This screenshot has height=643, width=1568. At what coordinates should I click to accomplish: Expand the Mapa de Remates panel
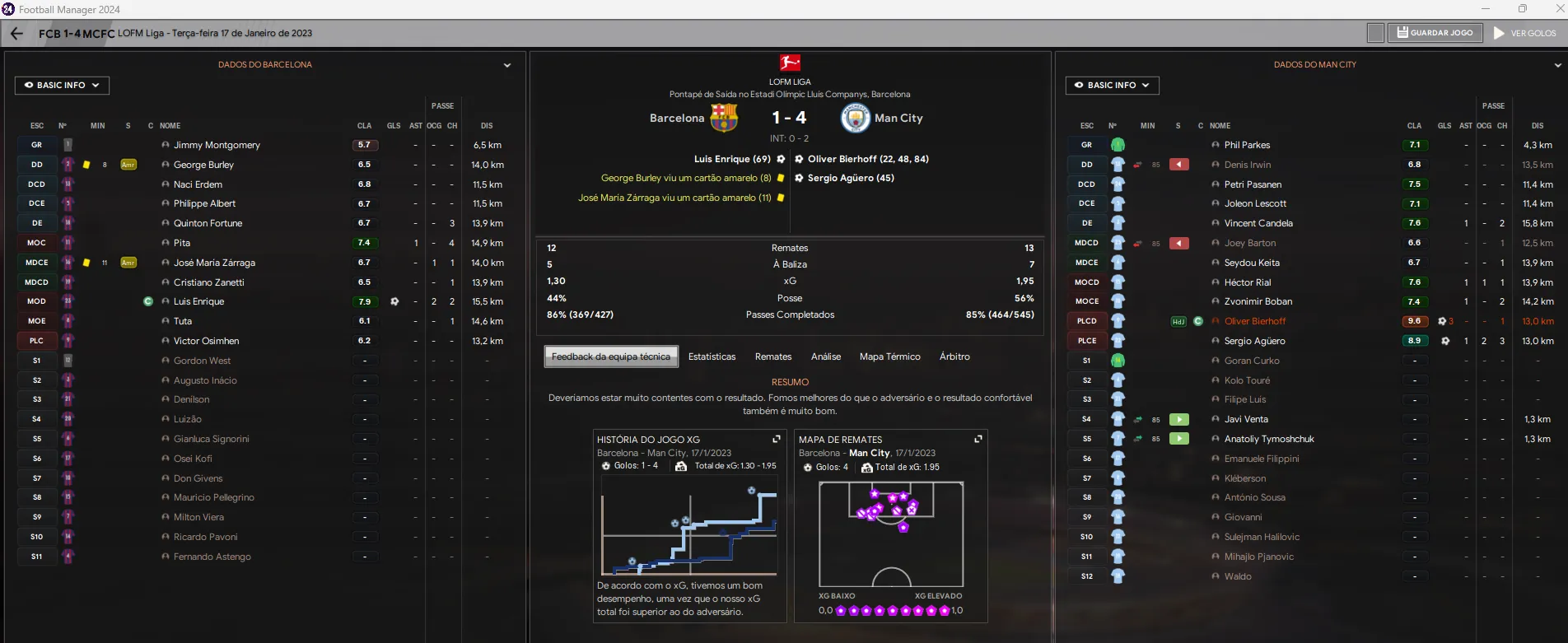(x=978, y=440)
